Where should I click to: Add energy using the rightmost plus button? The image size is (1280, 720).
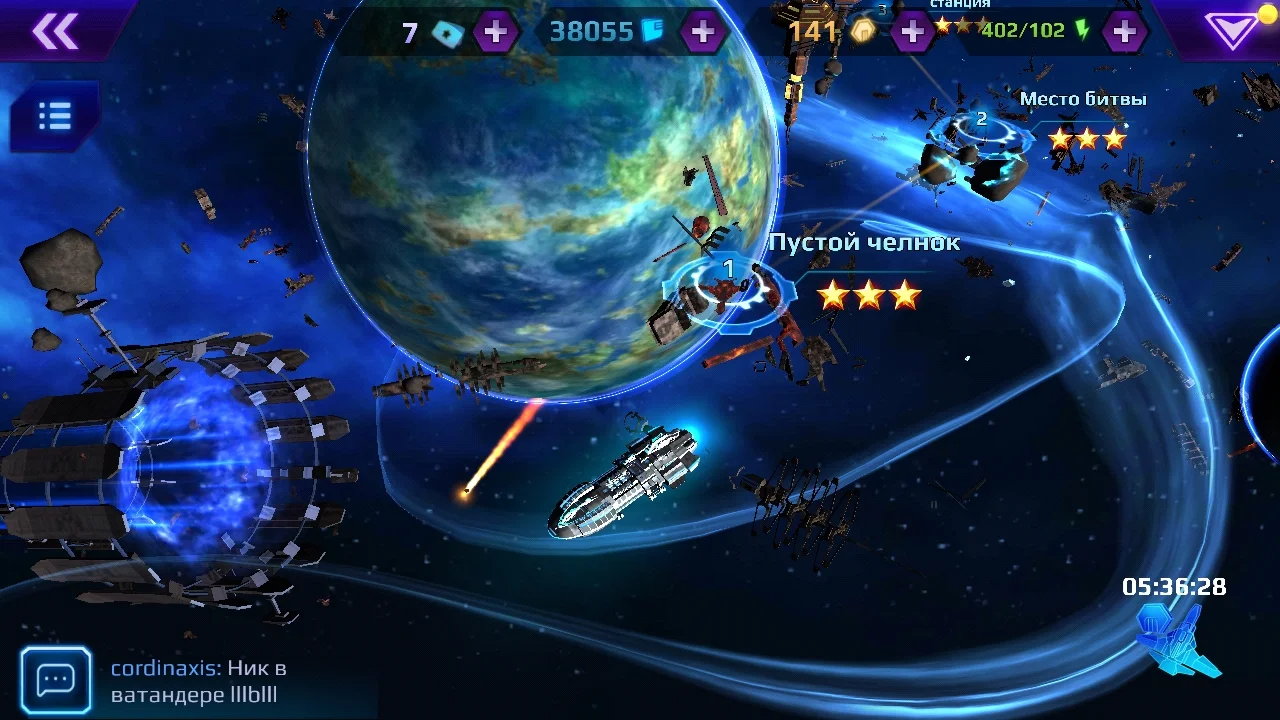(x=1123, y=31)
